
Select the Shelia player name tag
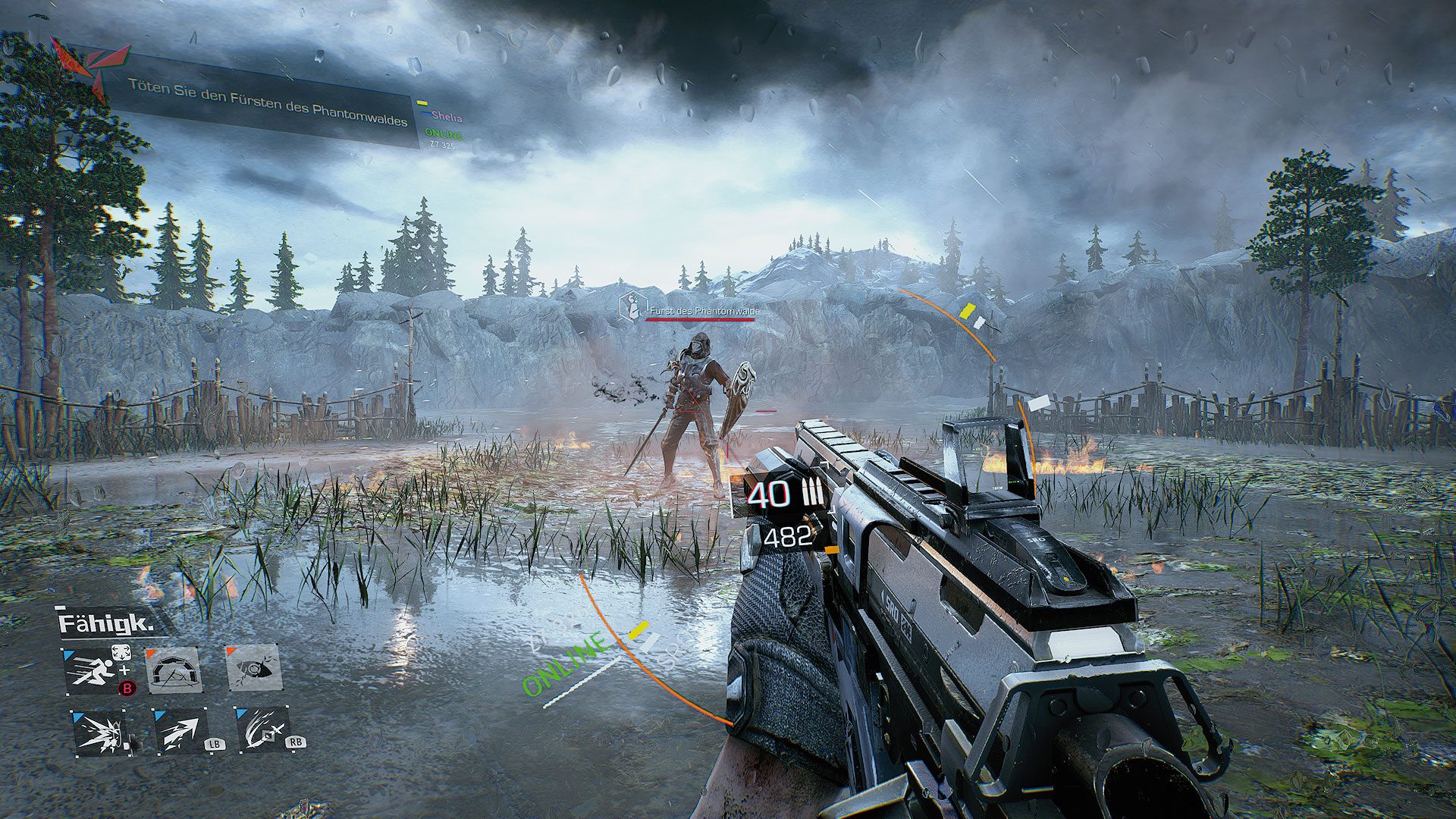point(447,117)
